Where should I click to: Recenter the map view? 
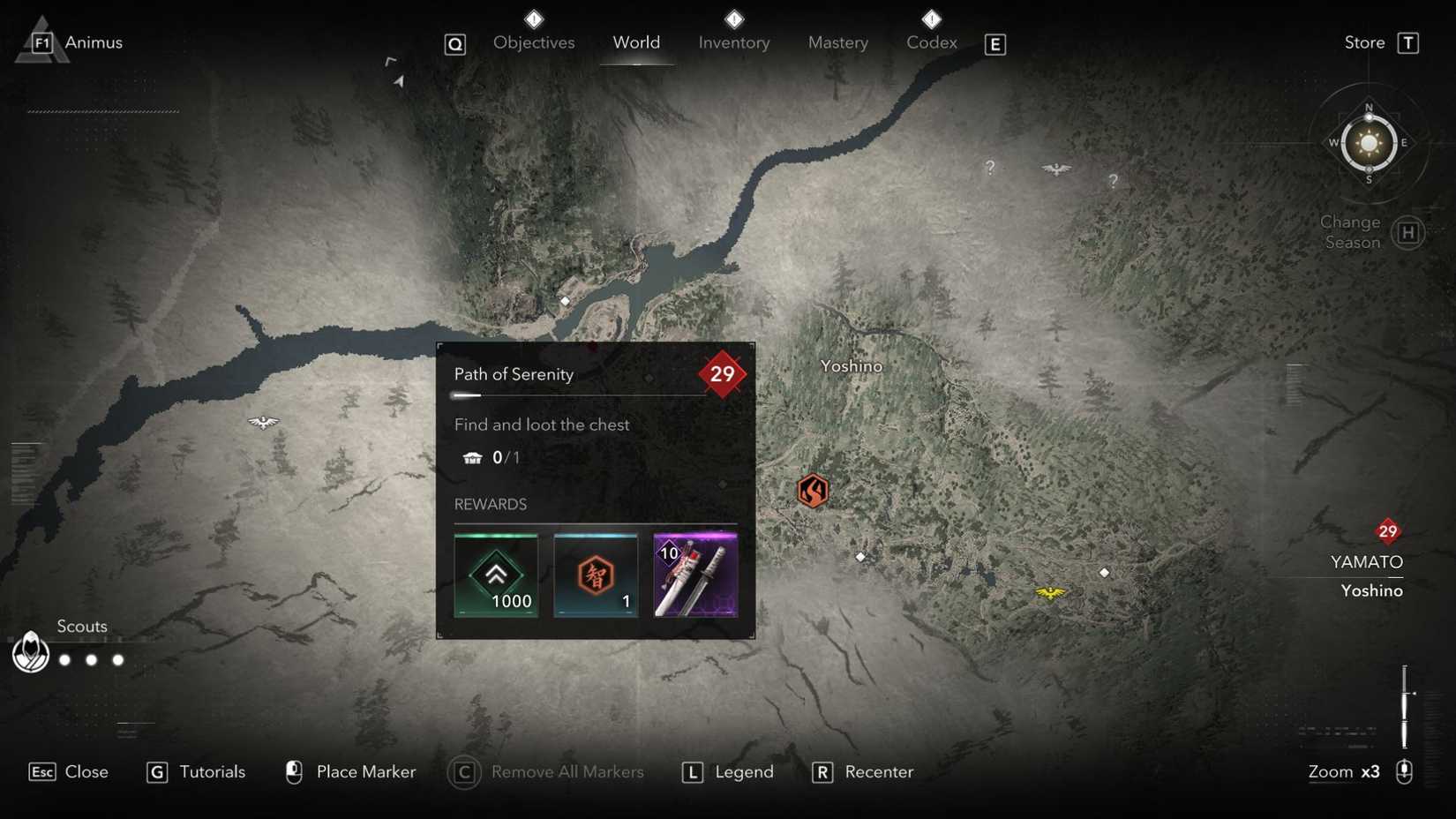coord(879,771)
